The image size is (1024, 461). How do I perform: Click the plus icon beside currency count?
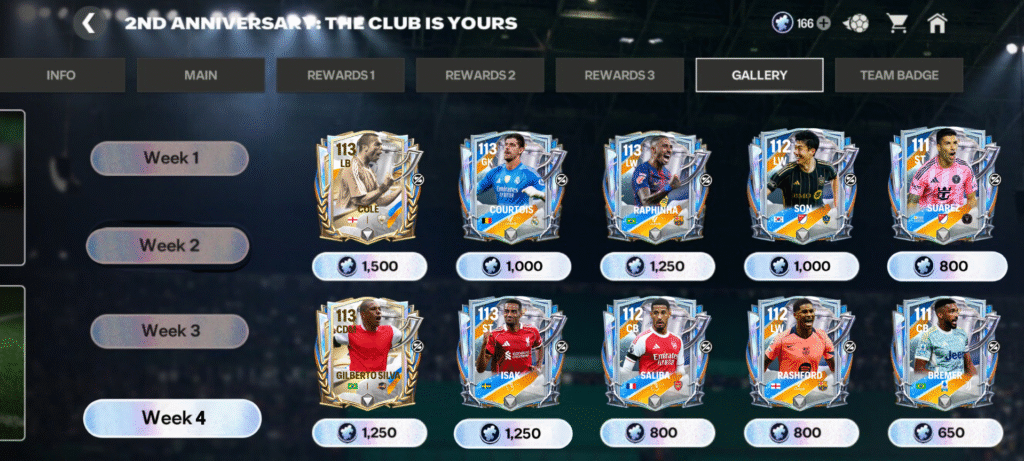[x=824, y=24]
